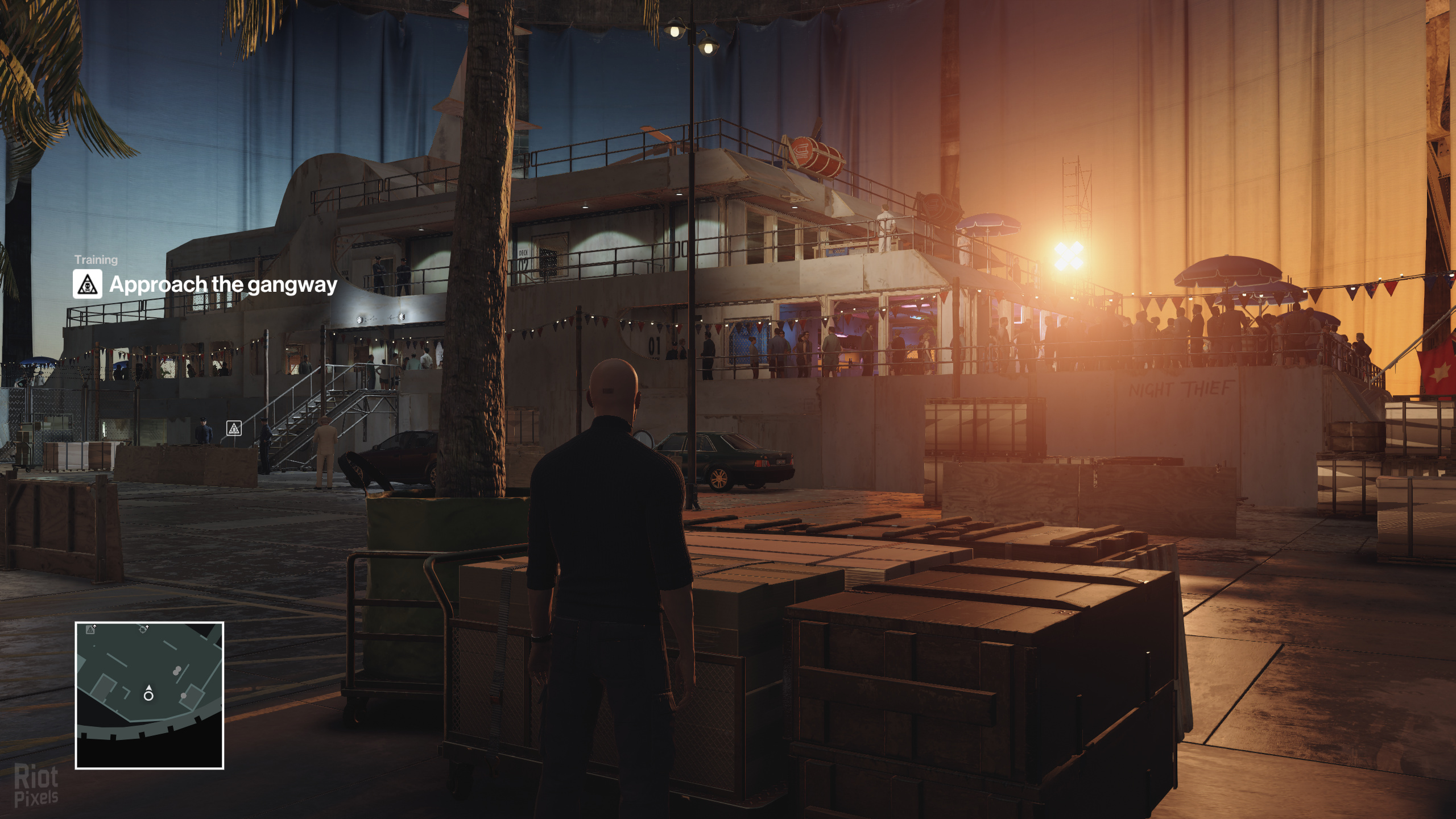Click the objective marker on the minimap
The image size is (1456, 819).
pyautogui.click(x=90, y=629)
